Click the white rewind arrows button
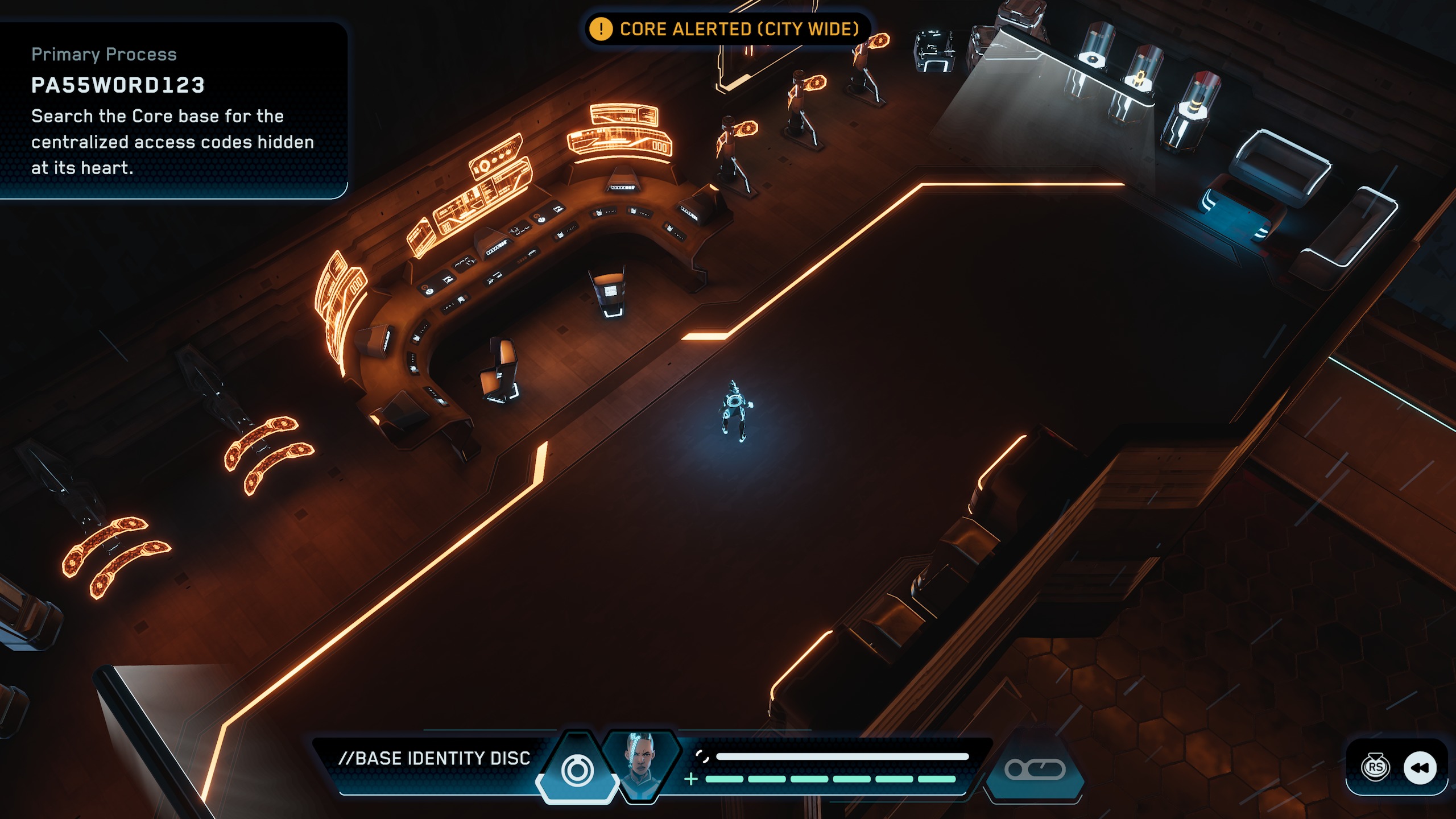The height and width of the screenshot is (819, 1456). coord(1420,768)
